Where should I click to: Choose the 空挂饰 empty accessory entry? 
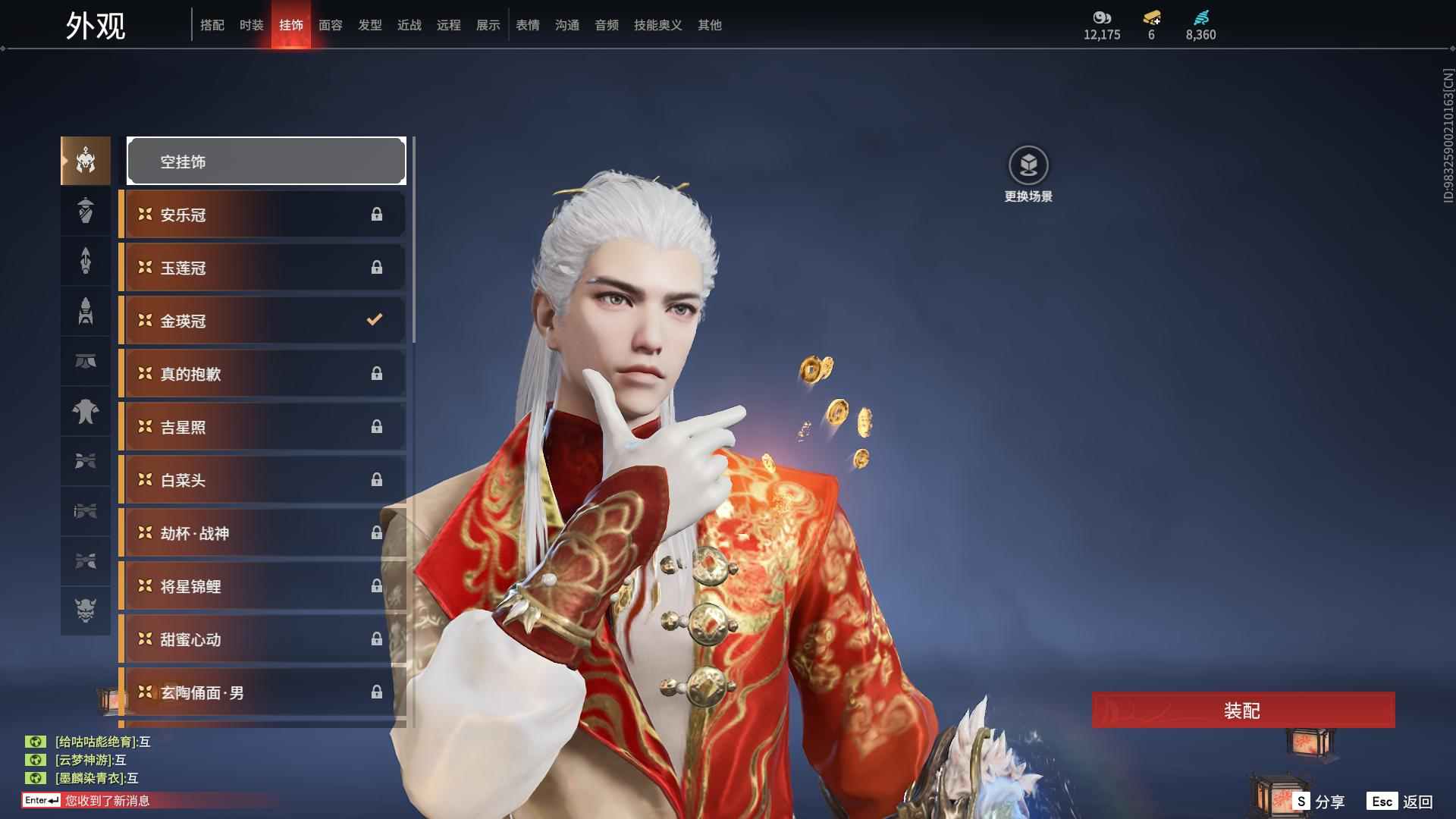click(x=266, y=162)
